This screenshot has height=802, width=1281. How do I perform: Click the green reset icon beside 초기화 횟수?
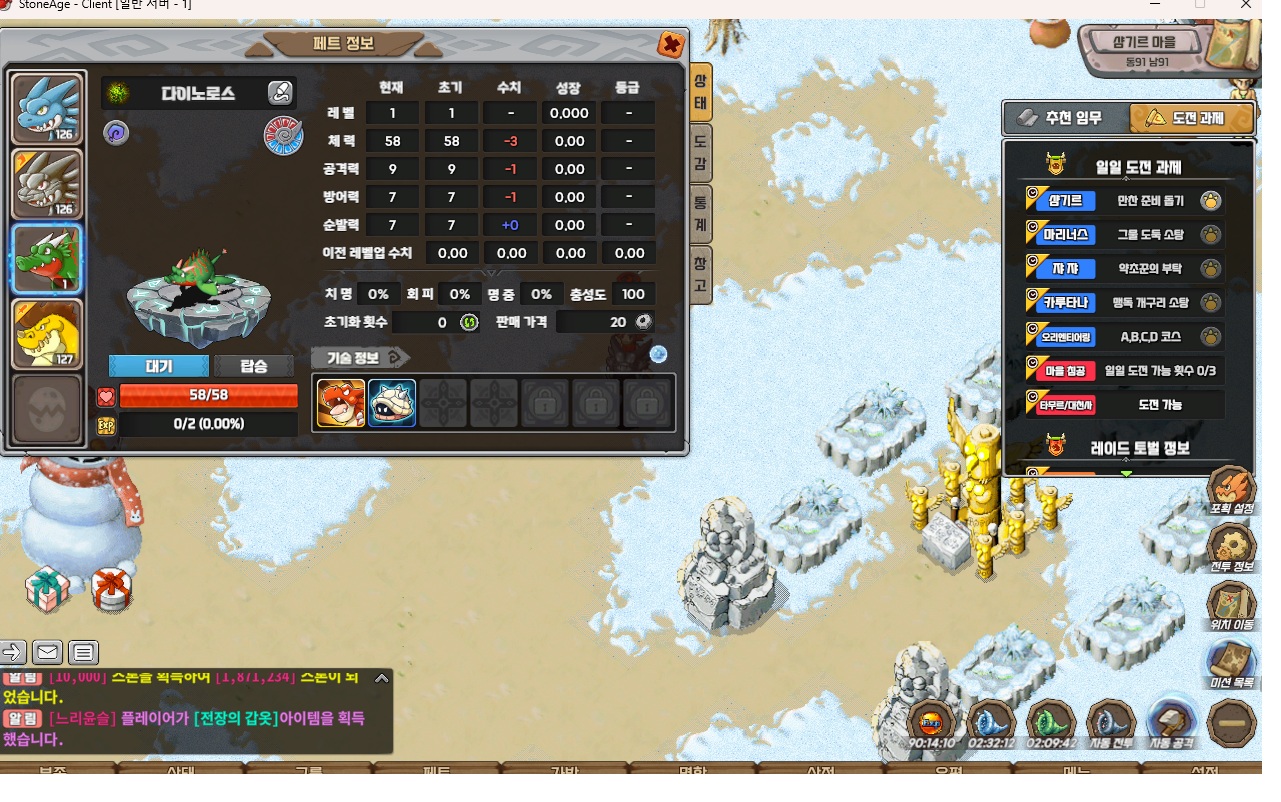tap(469, 322)
